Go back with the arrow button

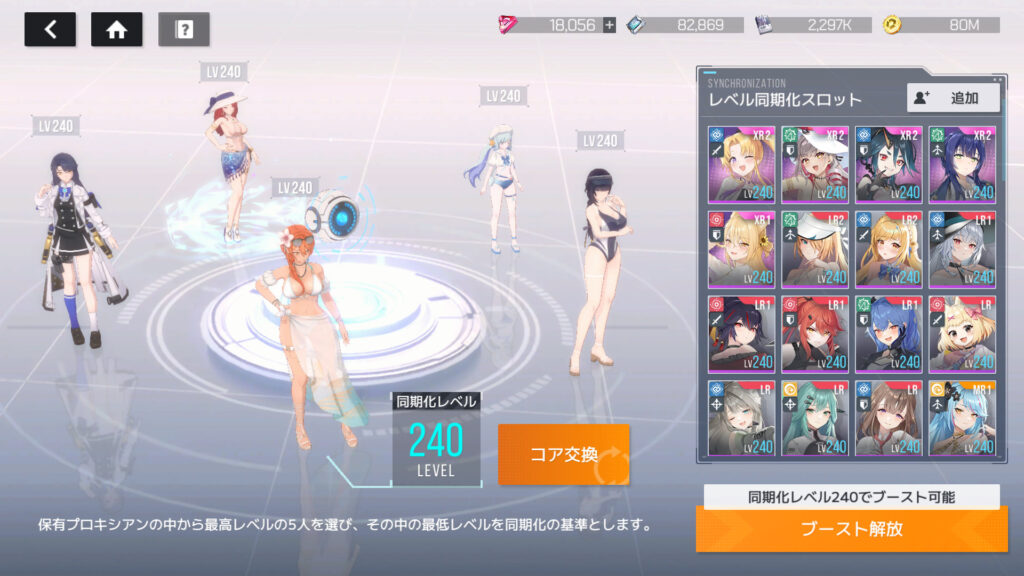50,30
